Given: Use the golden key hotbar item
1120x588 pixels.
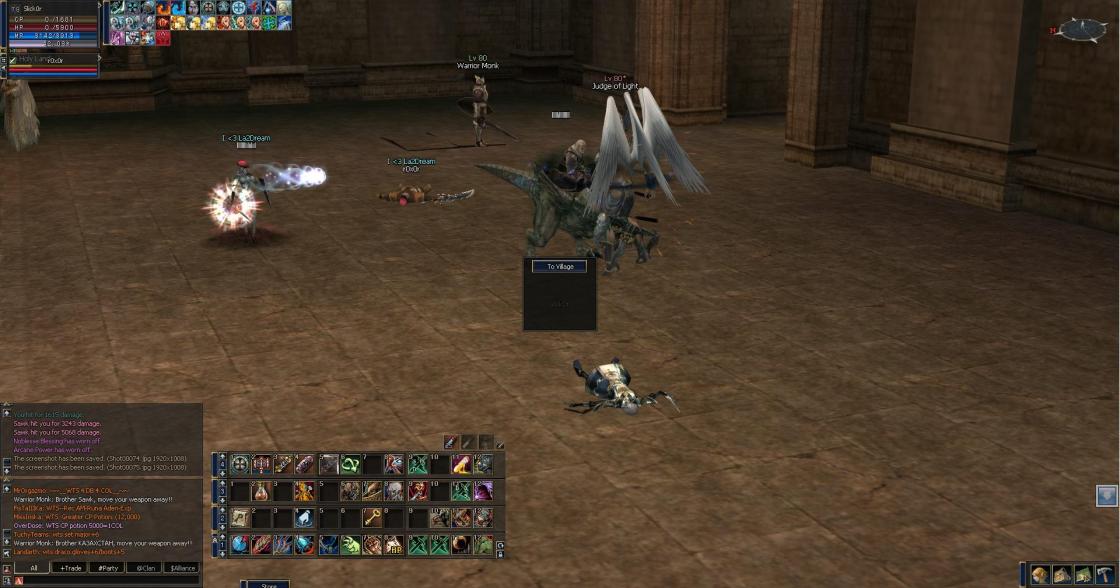Looking at the screenshot, I should pyautogui.click(x=372, y=517).
